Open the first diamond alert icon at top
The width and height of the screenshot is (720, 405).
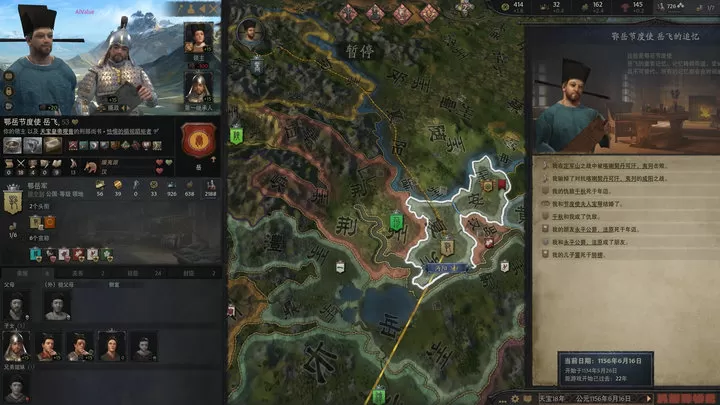coord(349,12)
